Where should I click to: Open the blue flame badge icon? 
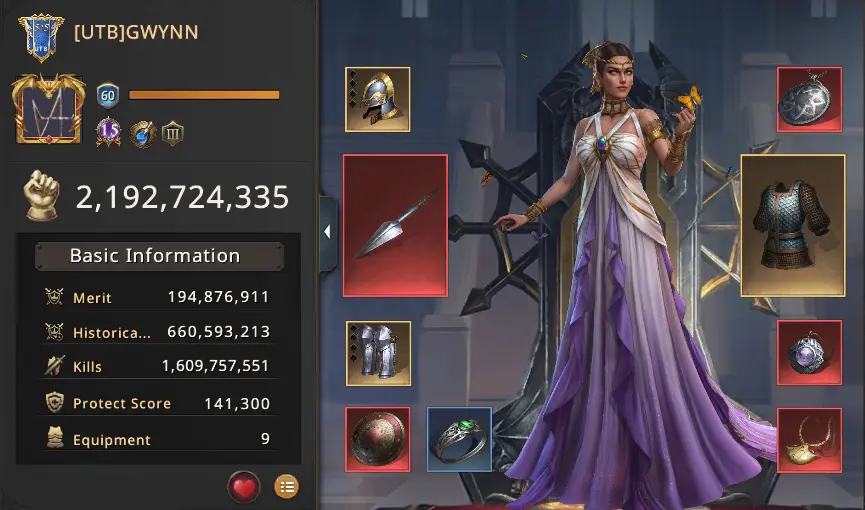coord(141,133)
